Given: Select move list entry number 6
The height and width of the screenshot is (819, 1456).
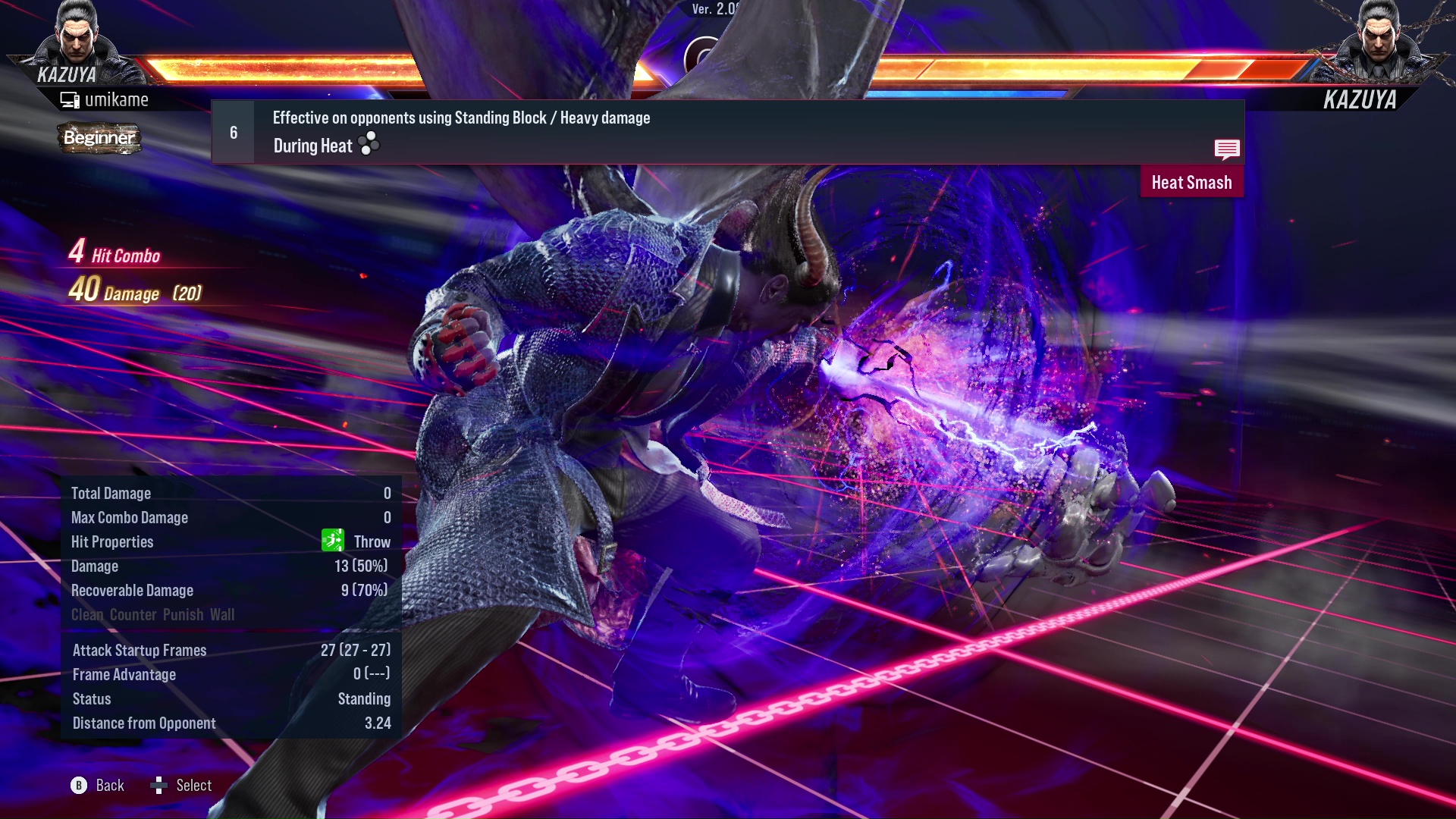Looking at the screenshot, I should [x=232, y=131].
